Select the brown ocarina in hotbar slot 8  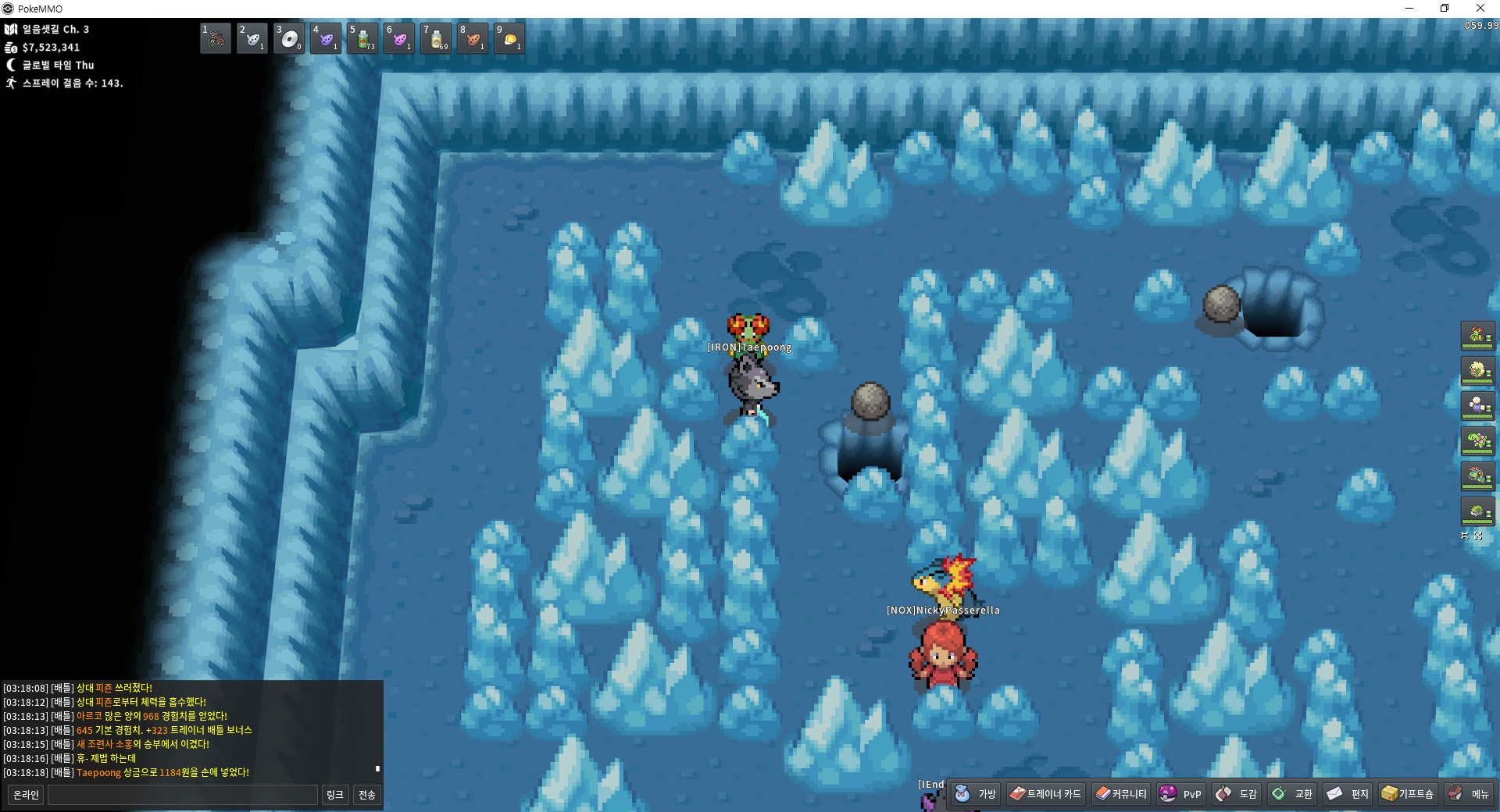(473, 38)
